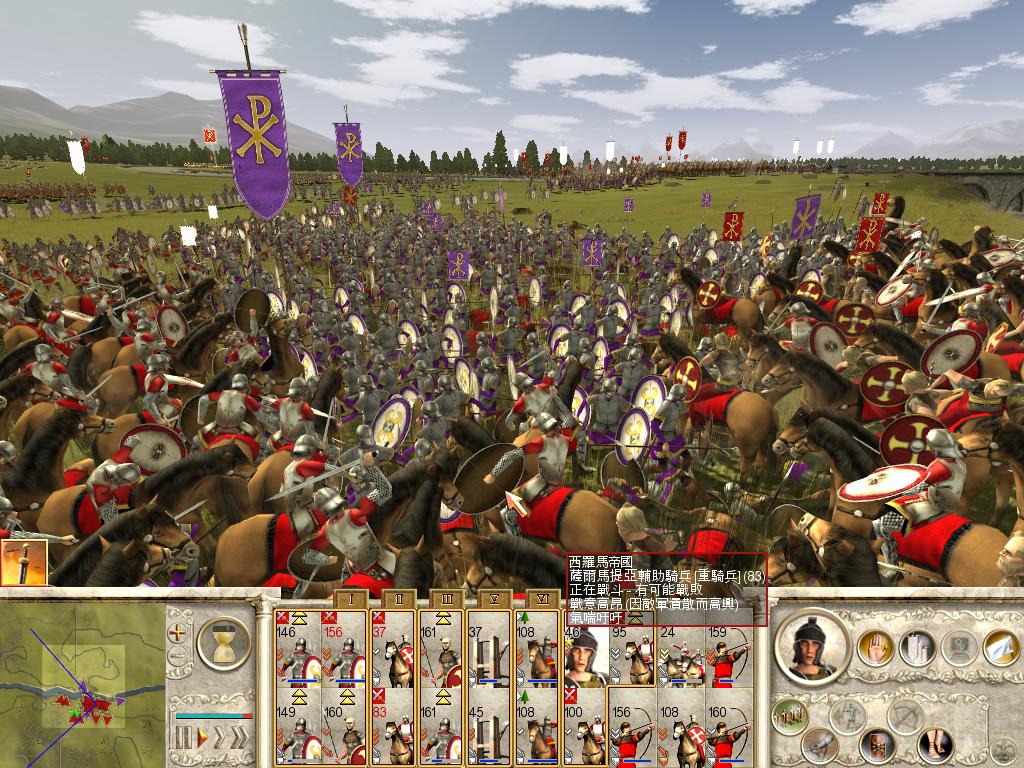This screenshot has height=768, width=1024.
Task: Toggle the group formation button with soldiers
Action: point(792,717)
